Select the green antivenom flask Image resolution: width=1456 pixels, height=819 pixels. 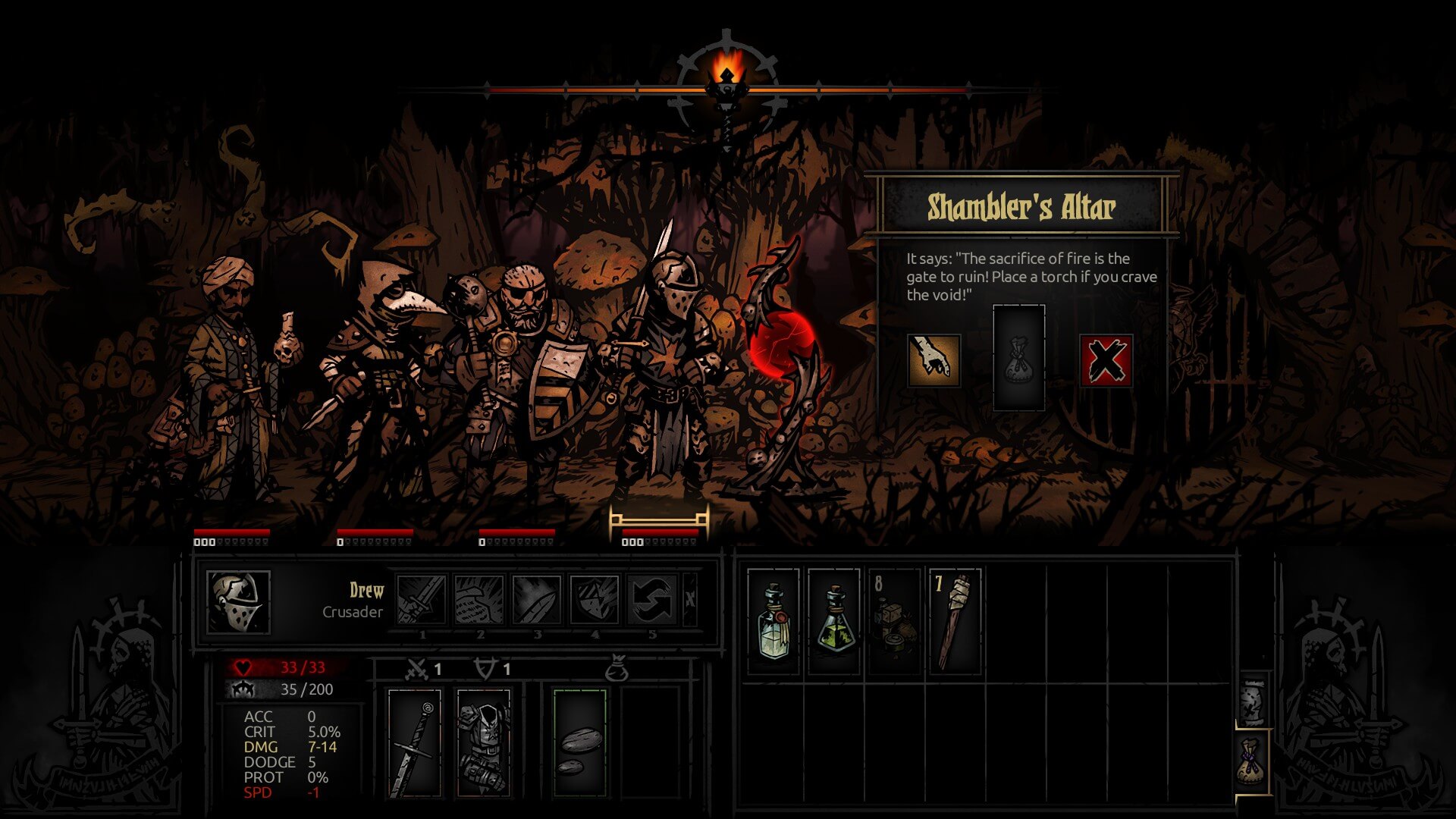(834, 621)
